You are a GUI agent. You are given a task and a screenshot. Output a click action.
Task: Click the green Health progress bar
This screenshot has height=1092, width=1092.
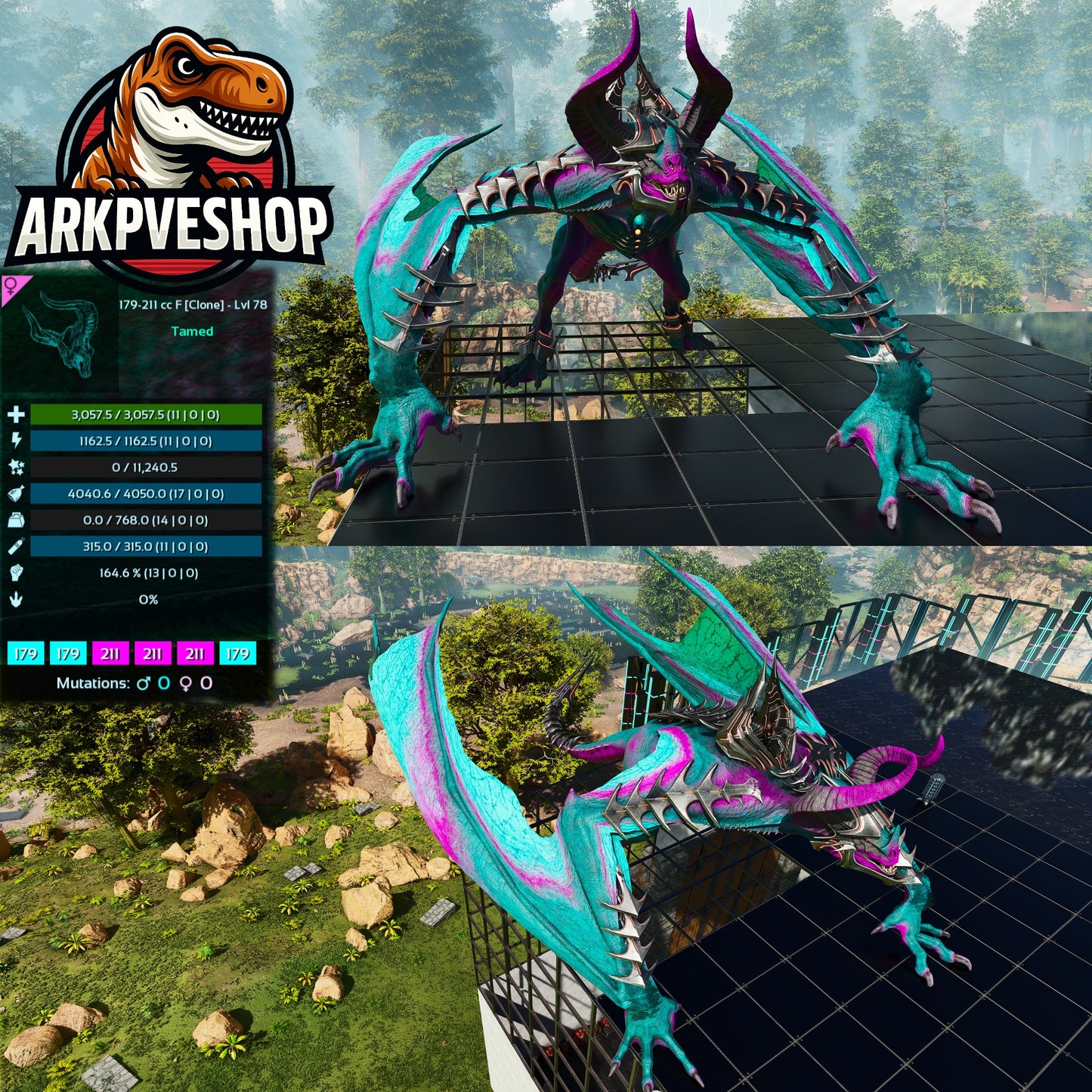click(144, 413)
